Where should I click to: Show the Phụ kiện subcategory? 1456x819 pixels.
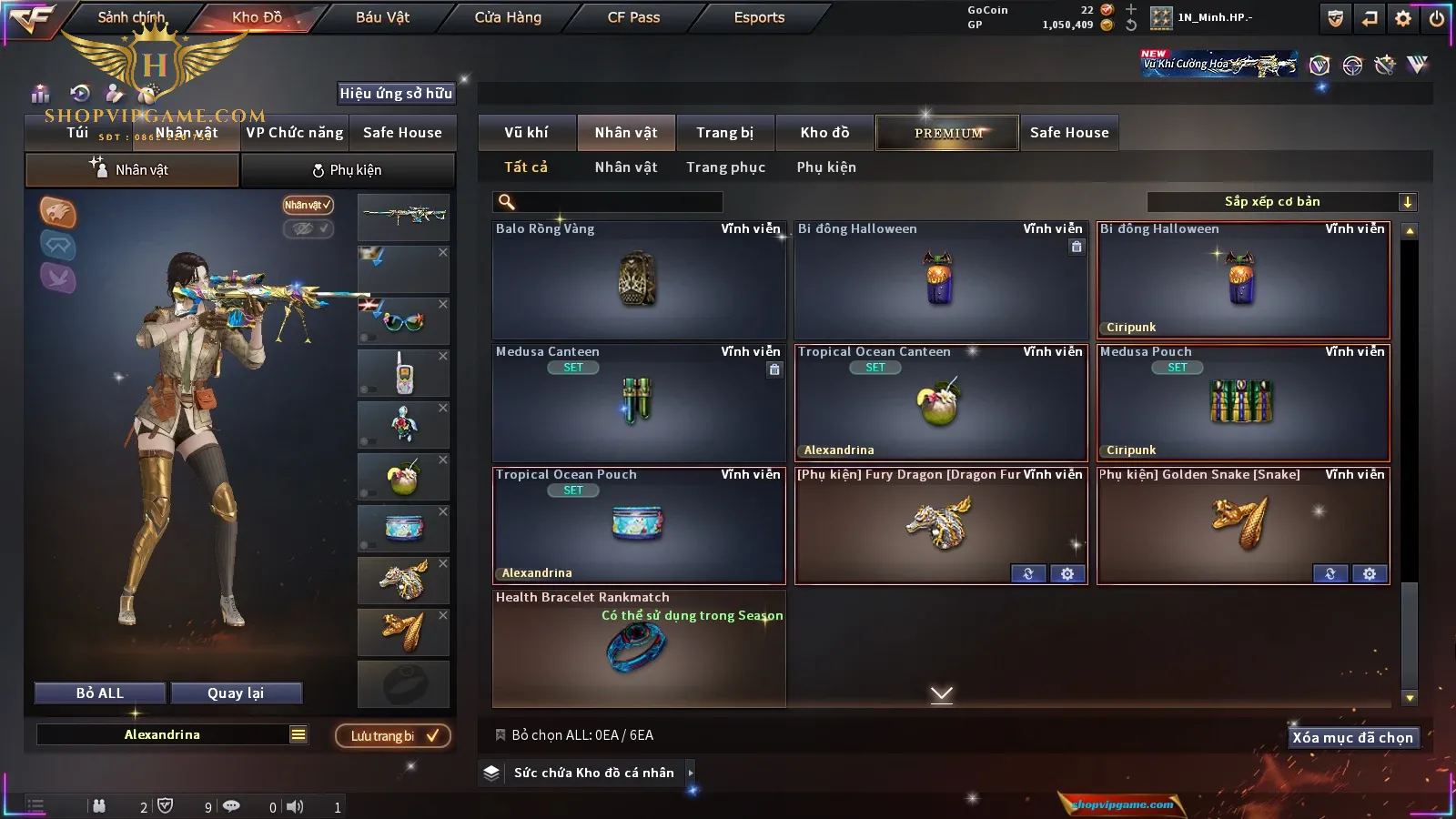826,167
